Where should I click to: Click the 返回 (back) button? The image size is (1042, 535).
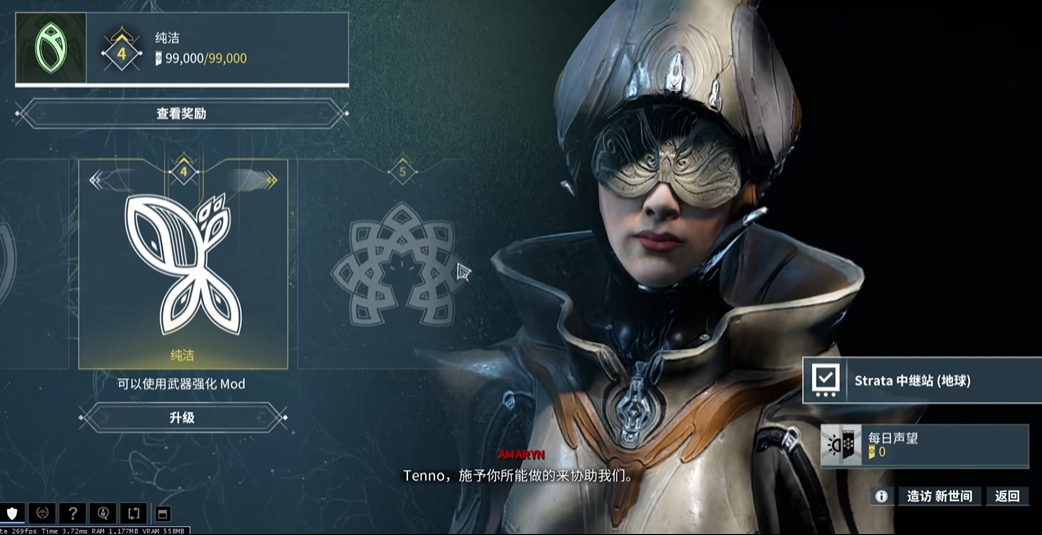click(x=1007, y=496)
